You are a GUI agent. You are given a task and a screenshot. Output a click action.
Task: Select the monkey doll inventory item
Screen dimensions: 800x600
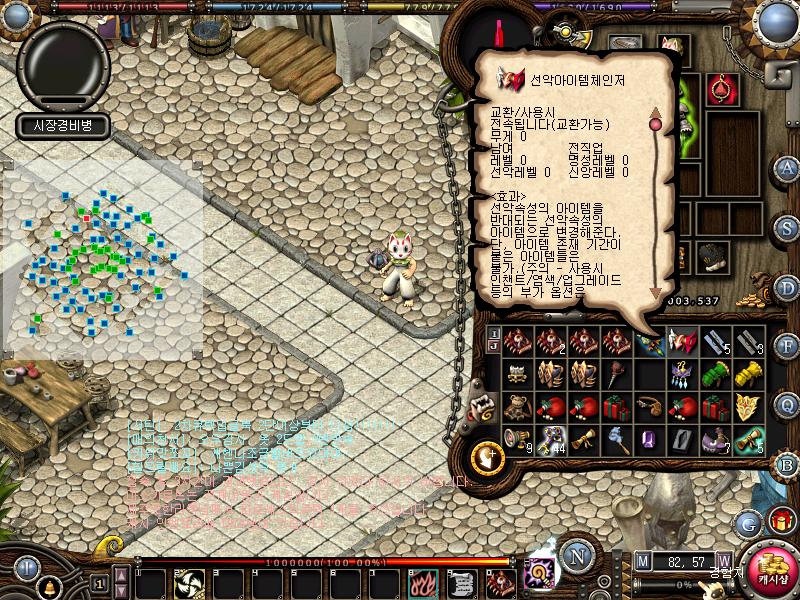point(518,406)
